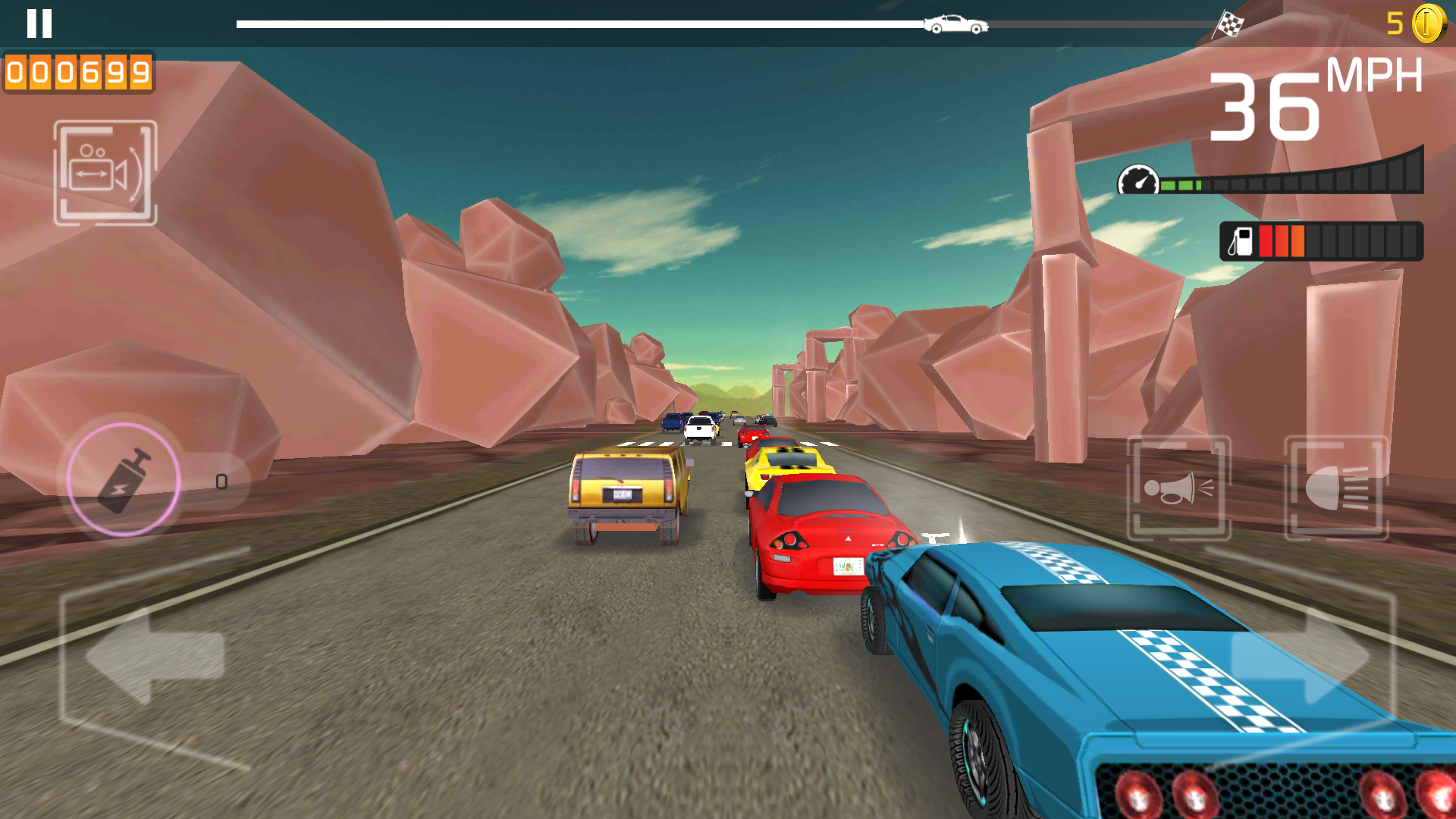Image resolution: width=1456 pixels, height=819 pixels.
Task: Activate the nitro boost bottle
Action: (x=124, y=480)
